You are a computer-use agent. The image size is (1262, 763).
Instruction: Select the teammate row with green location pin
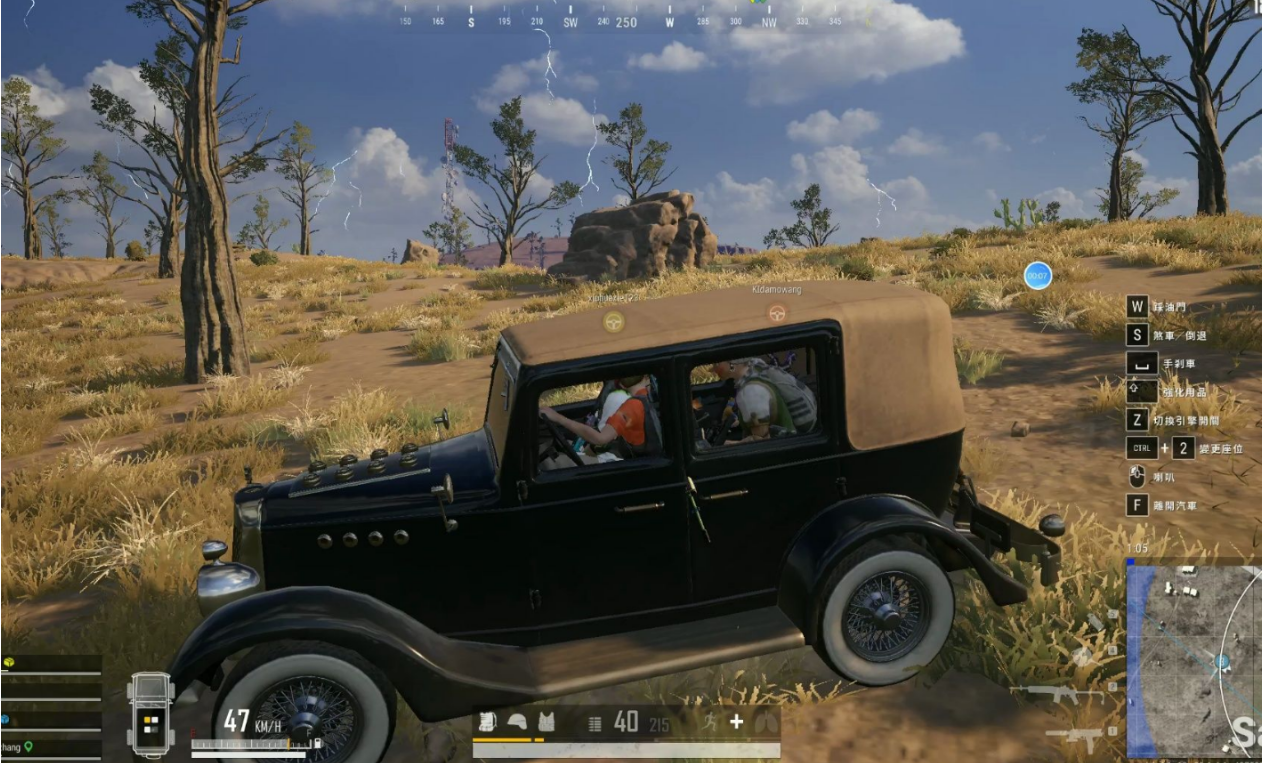coord(50,746)
